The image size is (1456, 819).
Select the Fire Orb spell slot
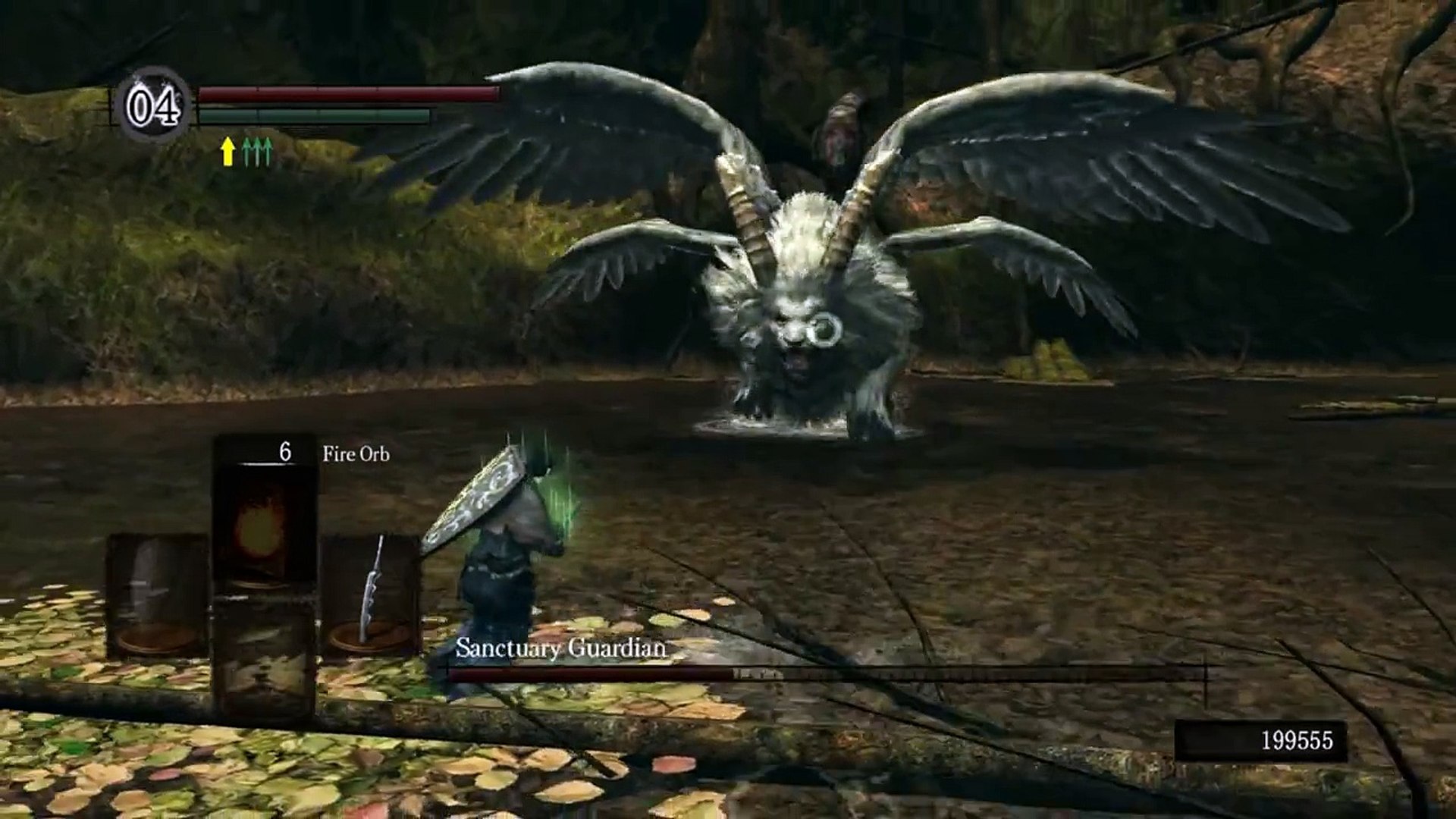pos(264,523)
